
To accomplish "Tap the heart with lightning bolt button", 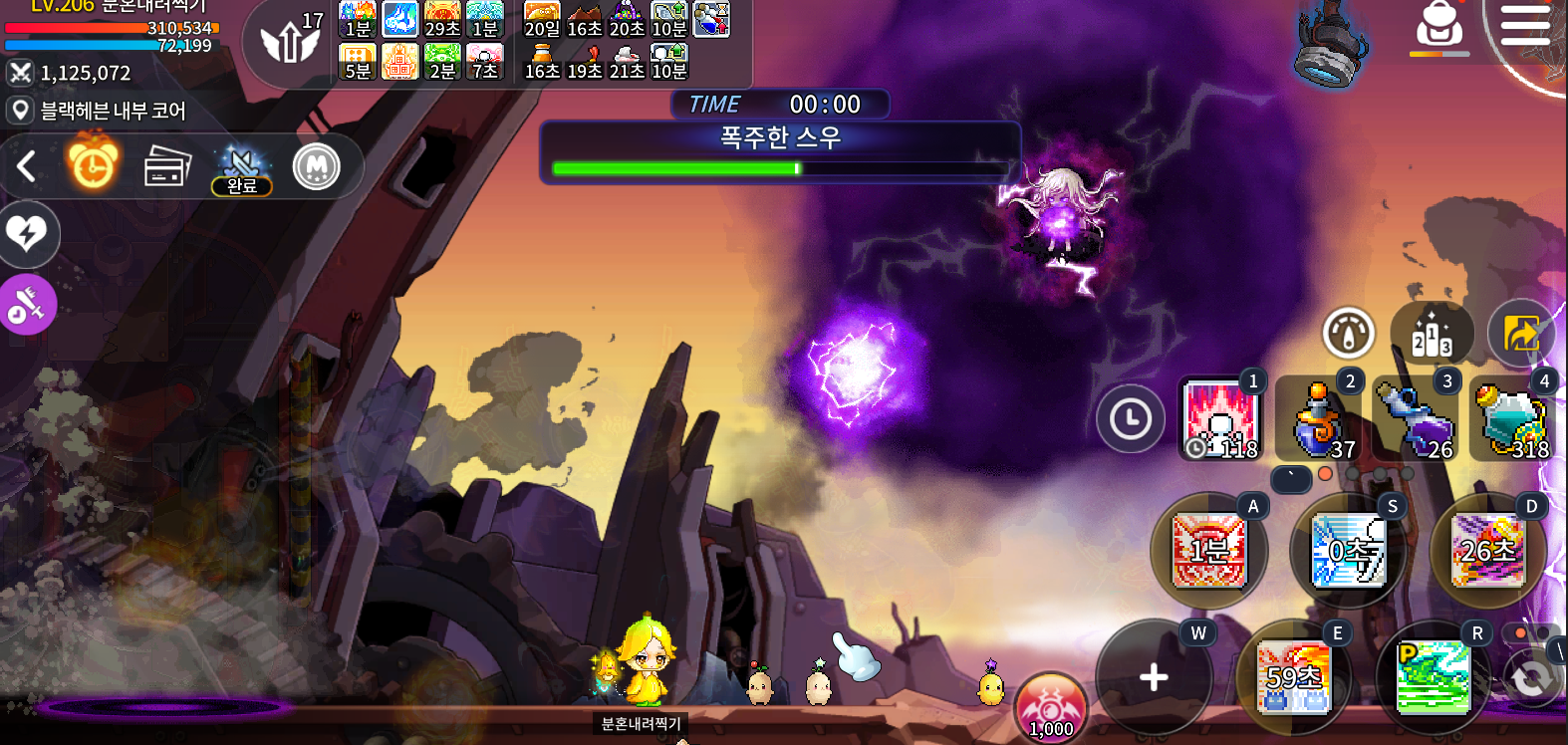I will 27,234.
